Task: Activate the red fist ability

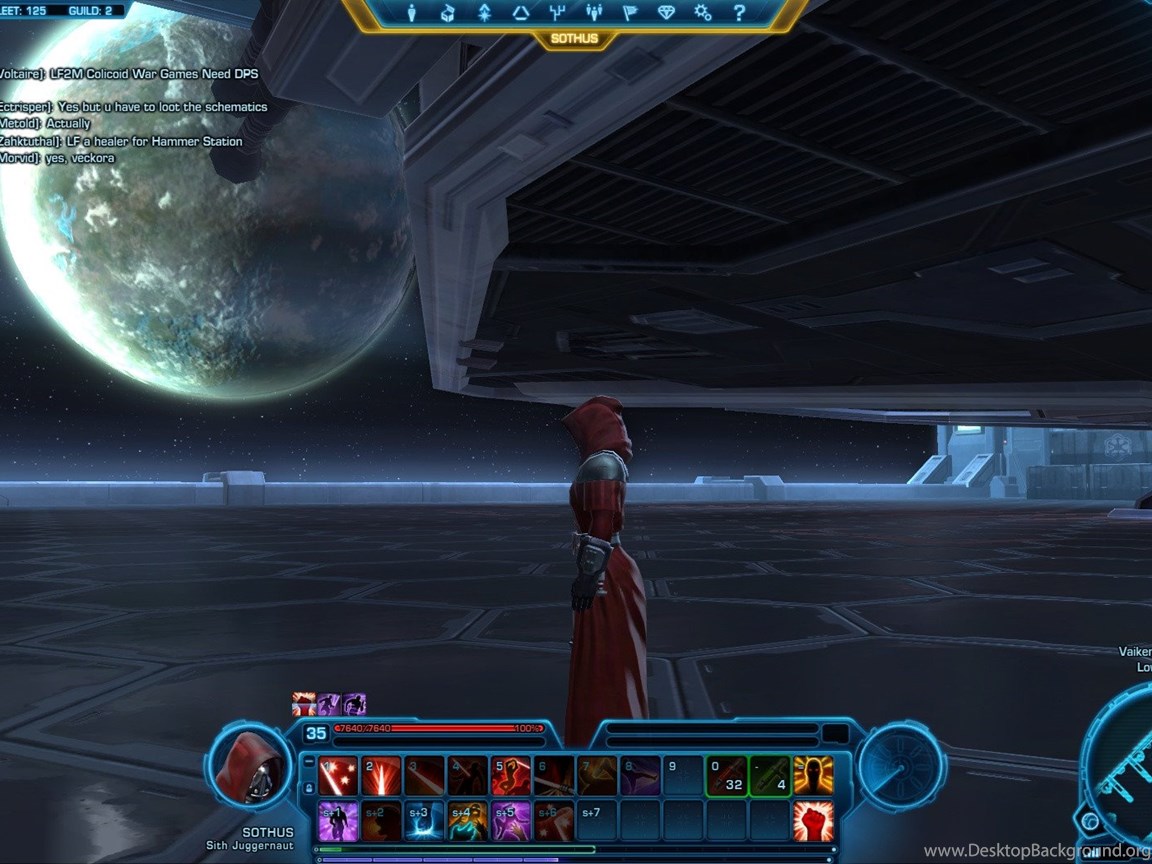Action: 813,821
